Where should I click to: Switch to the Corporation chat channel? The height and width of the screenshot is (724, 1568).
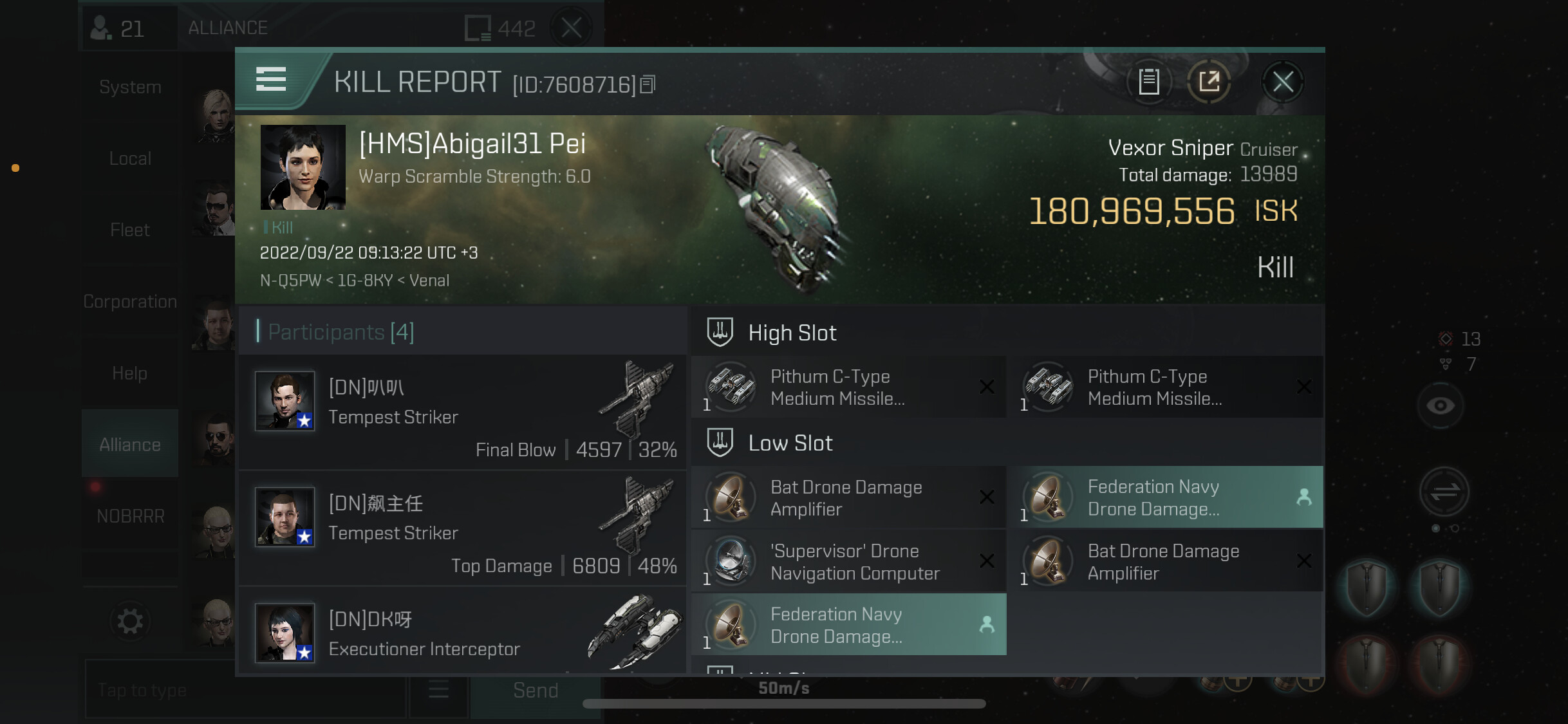click(x=130, y=302)
